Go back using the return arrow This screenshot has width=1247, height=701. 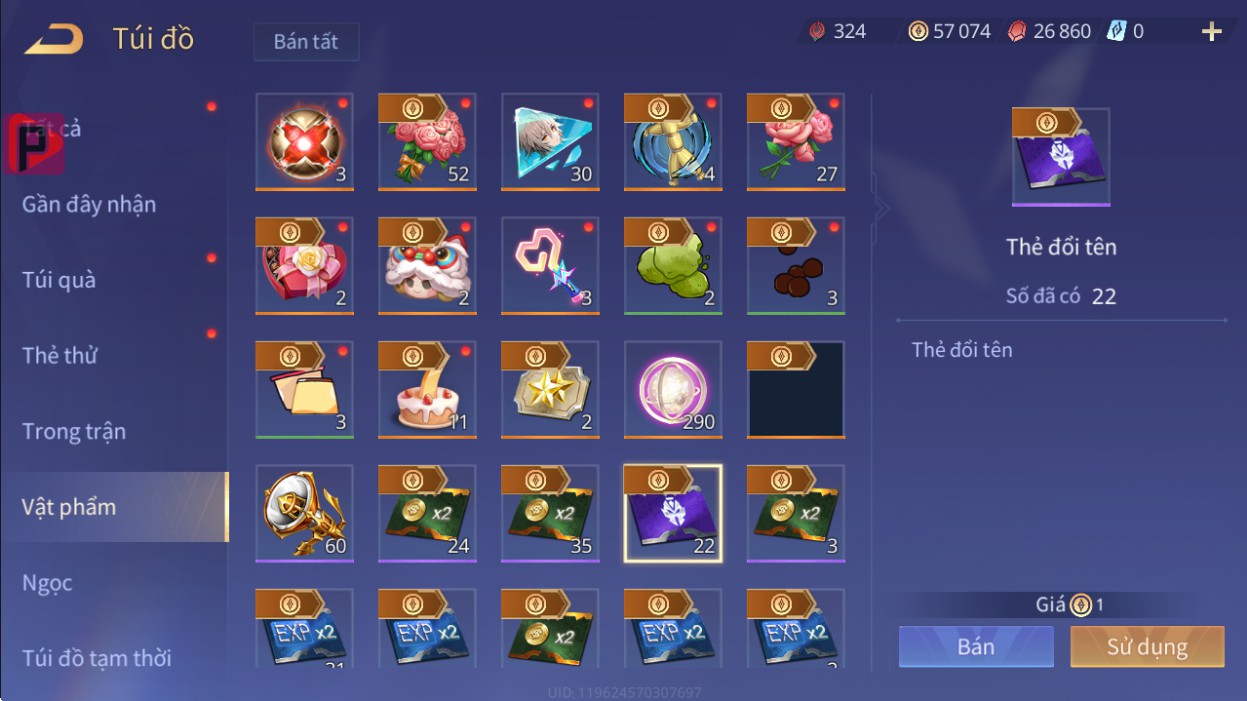(54, 39)
